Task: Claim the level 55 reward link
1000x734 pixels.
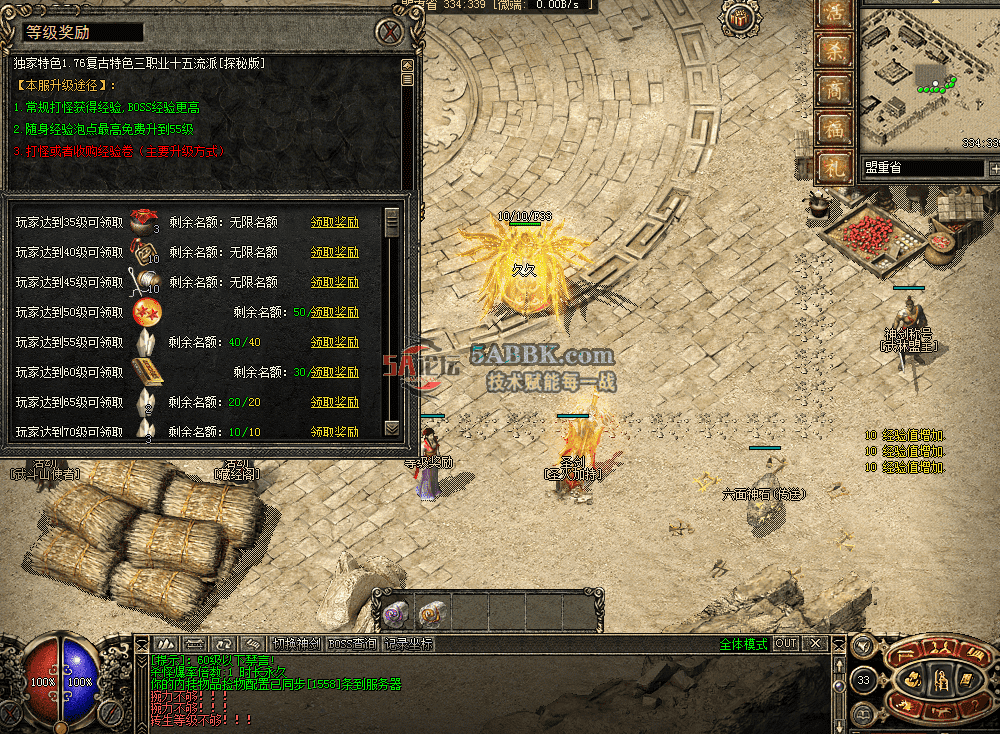Action: pyautogui.click(x=334, y=342)
